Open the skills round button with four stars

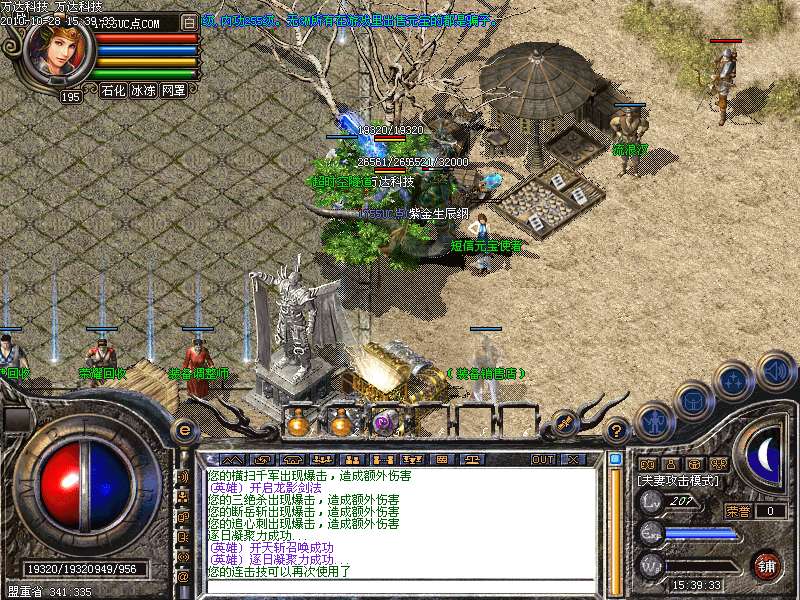click(734, 380)
